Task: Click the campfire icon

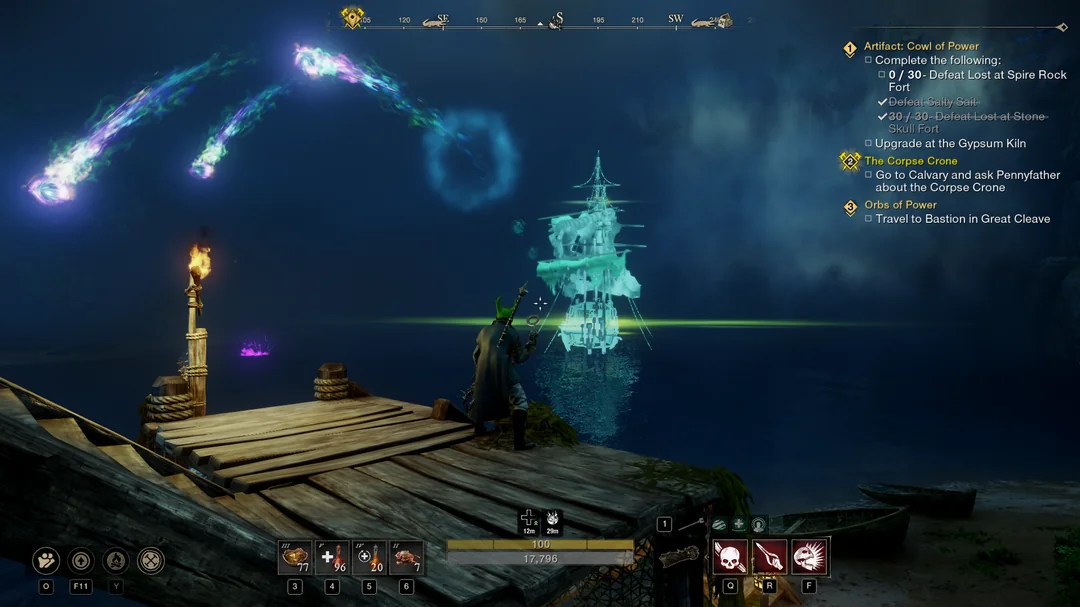Action: pyautogui.click(x=116, y=561)
